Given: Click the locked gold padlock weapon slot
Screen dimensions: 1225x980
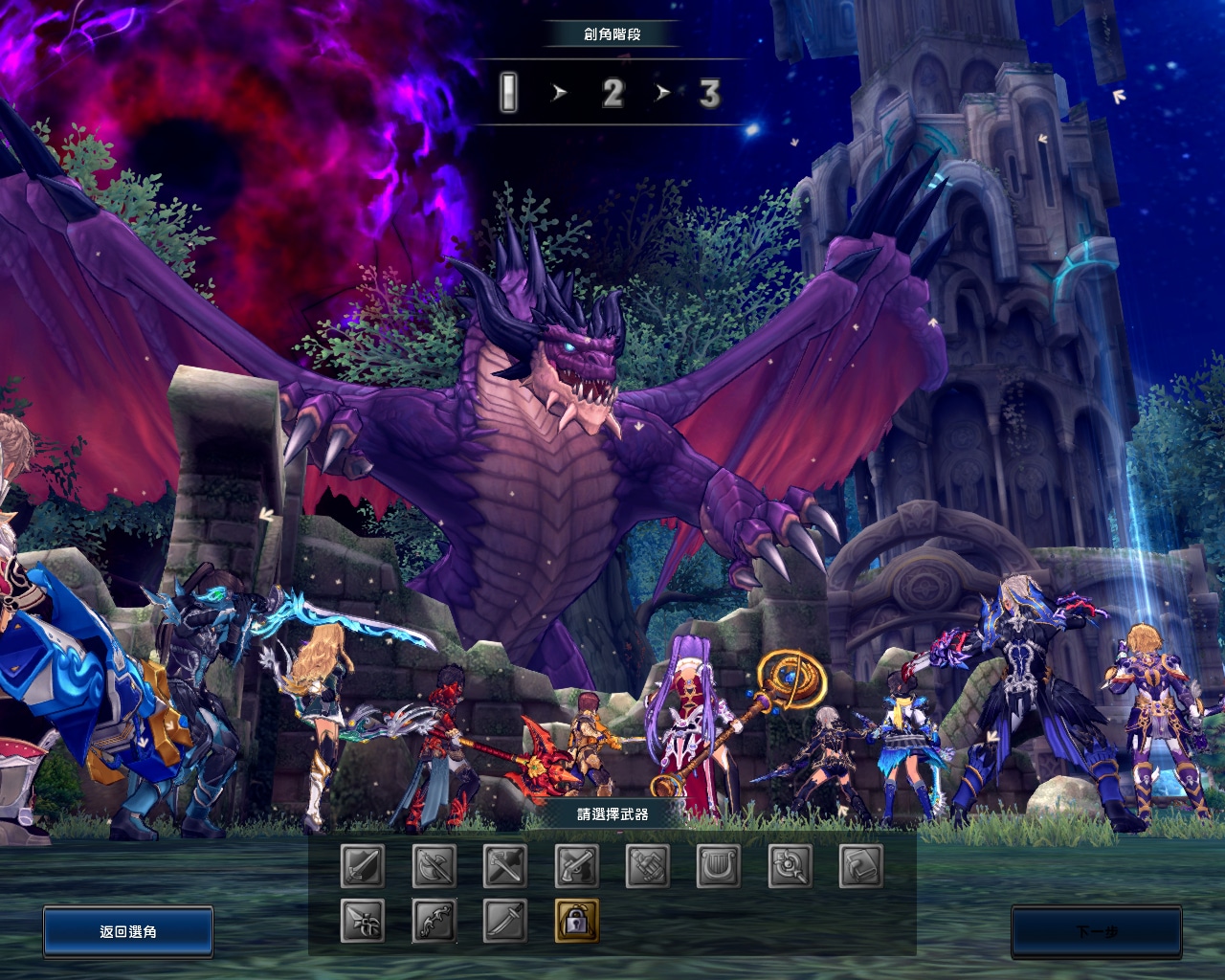Looking at the screenshot, I should [576, 921].
